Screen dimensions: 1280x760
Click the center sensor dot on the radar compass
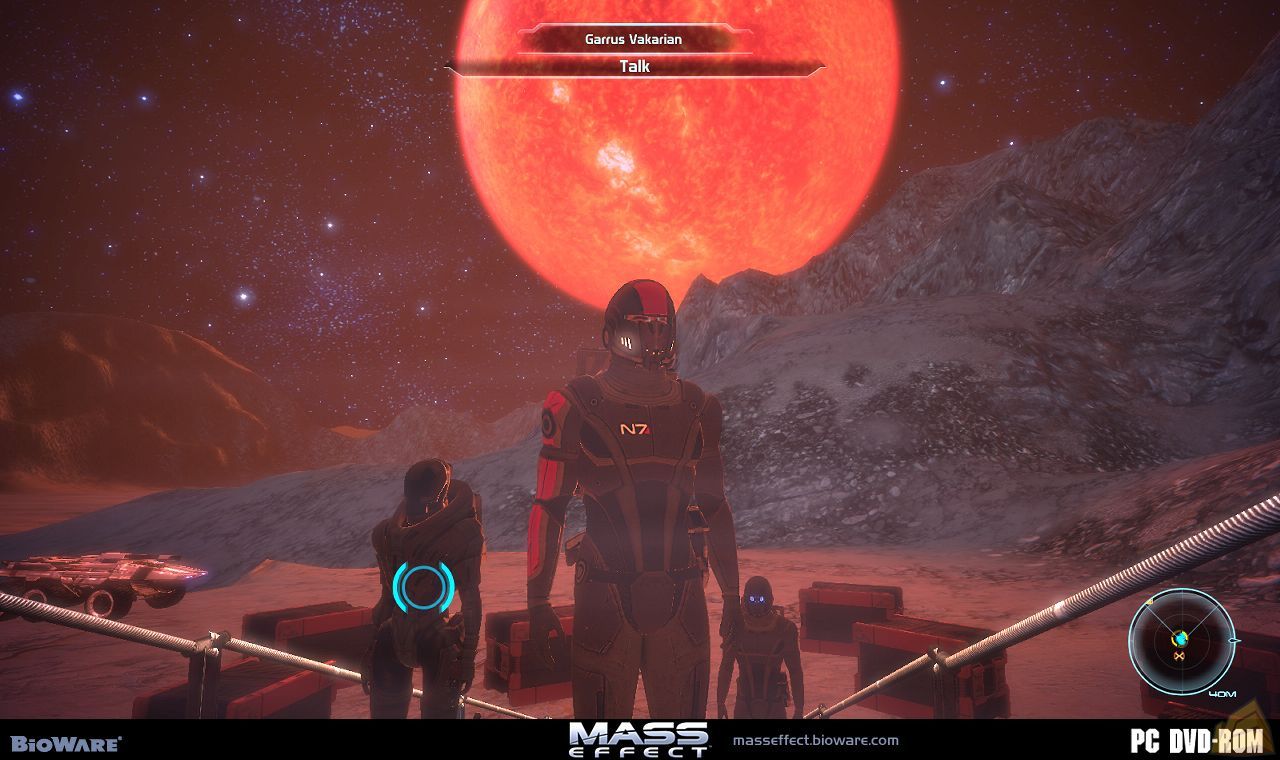[1180, 637]
